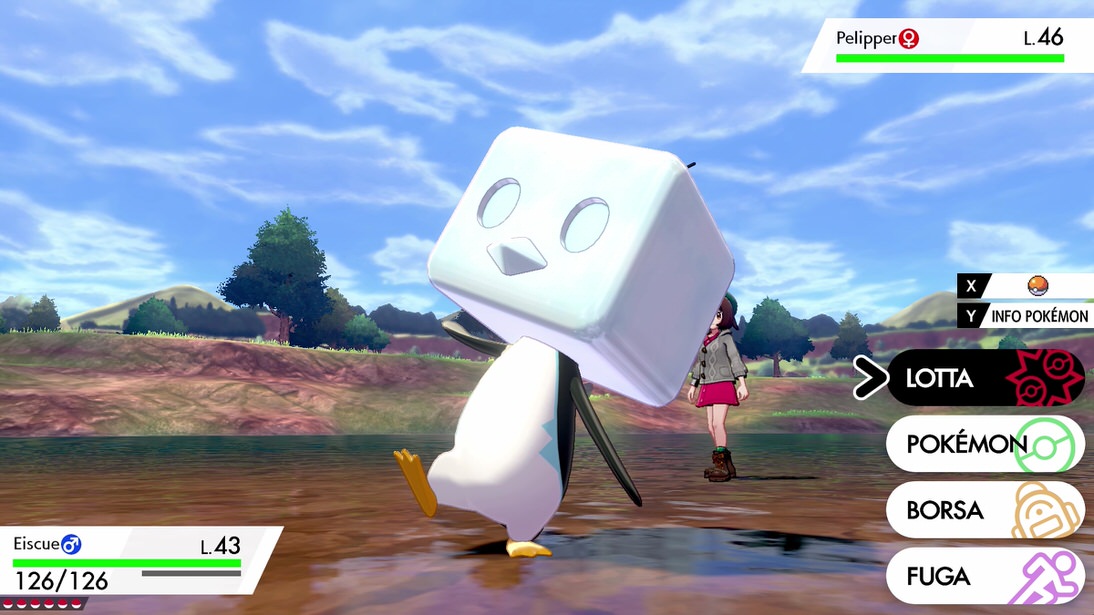Choose FUGA to flee the battle

pos(984,576)
